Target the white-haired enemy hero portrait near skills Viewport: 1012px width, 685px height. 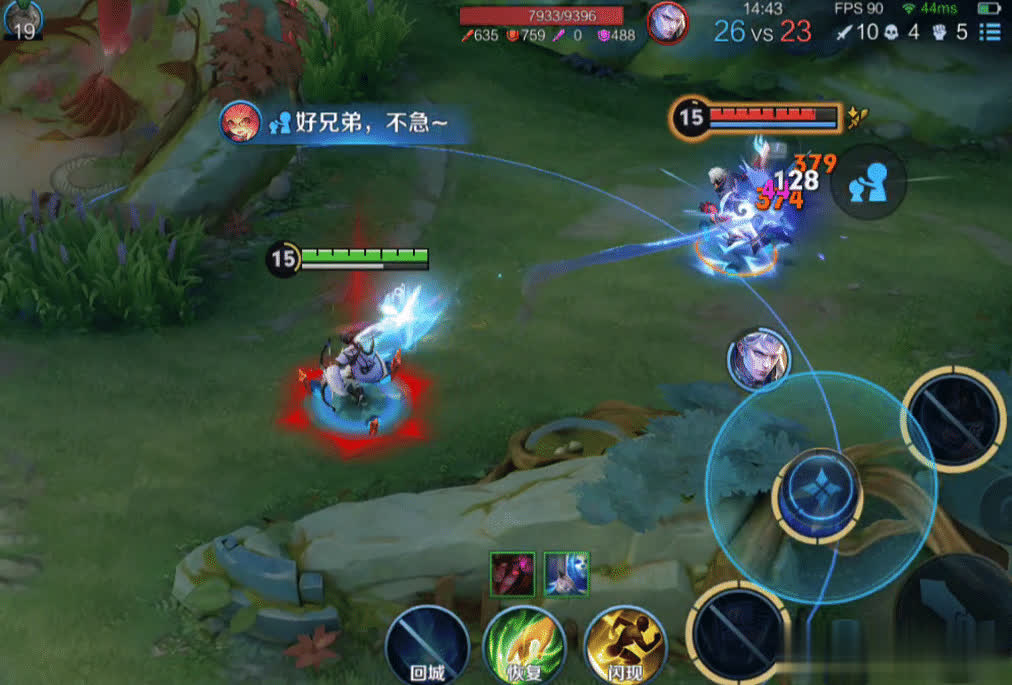coord(759,359)
